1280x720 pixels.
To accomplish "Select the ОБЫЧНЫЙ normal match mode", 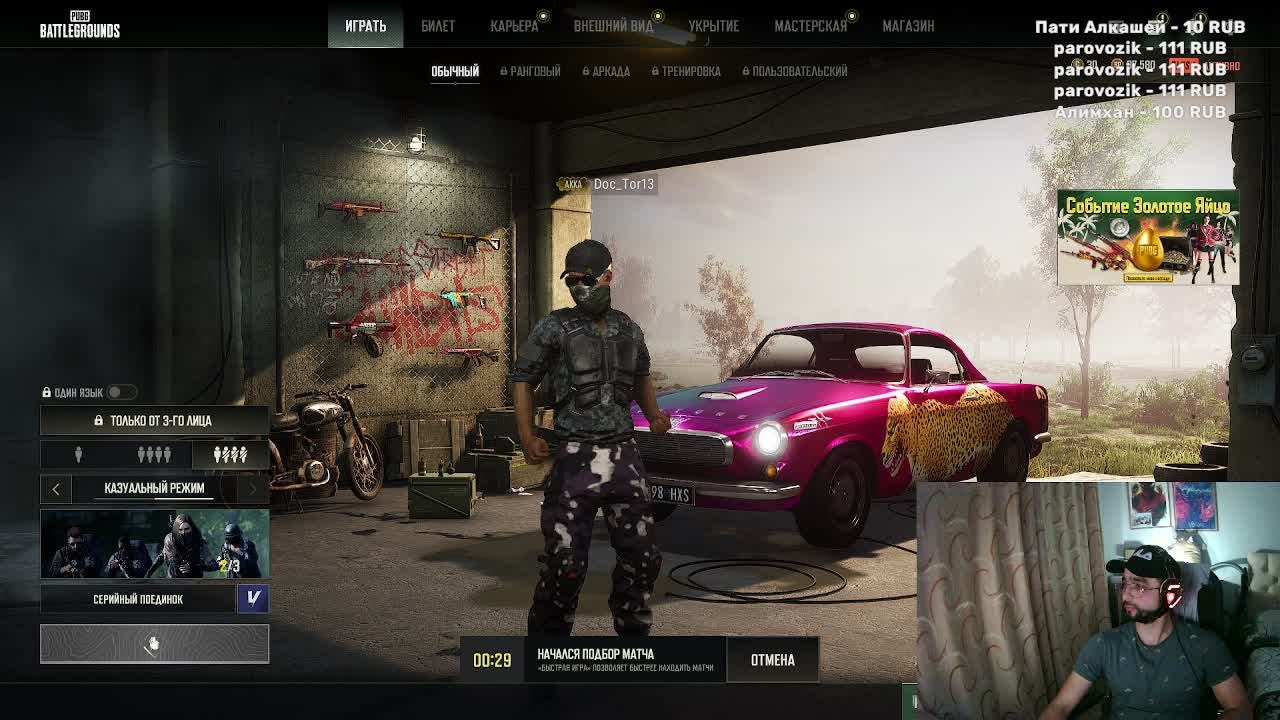I will [x=455, y=71].
